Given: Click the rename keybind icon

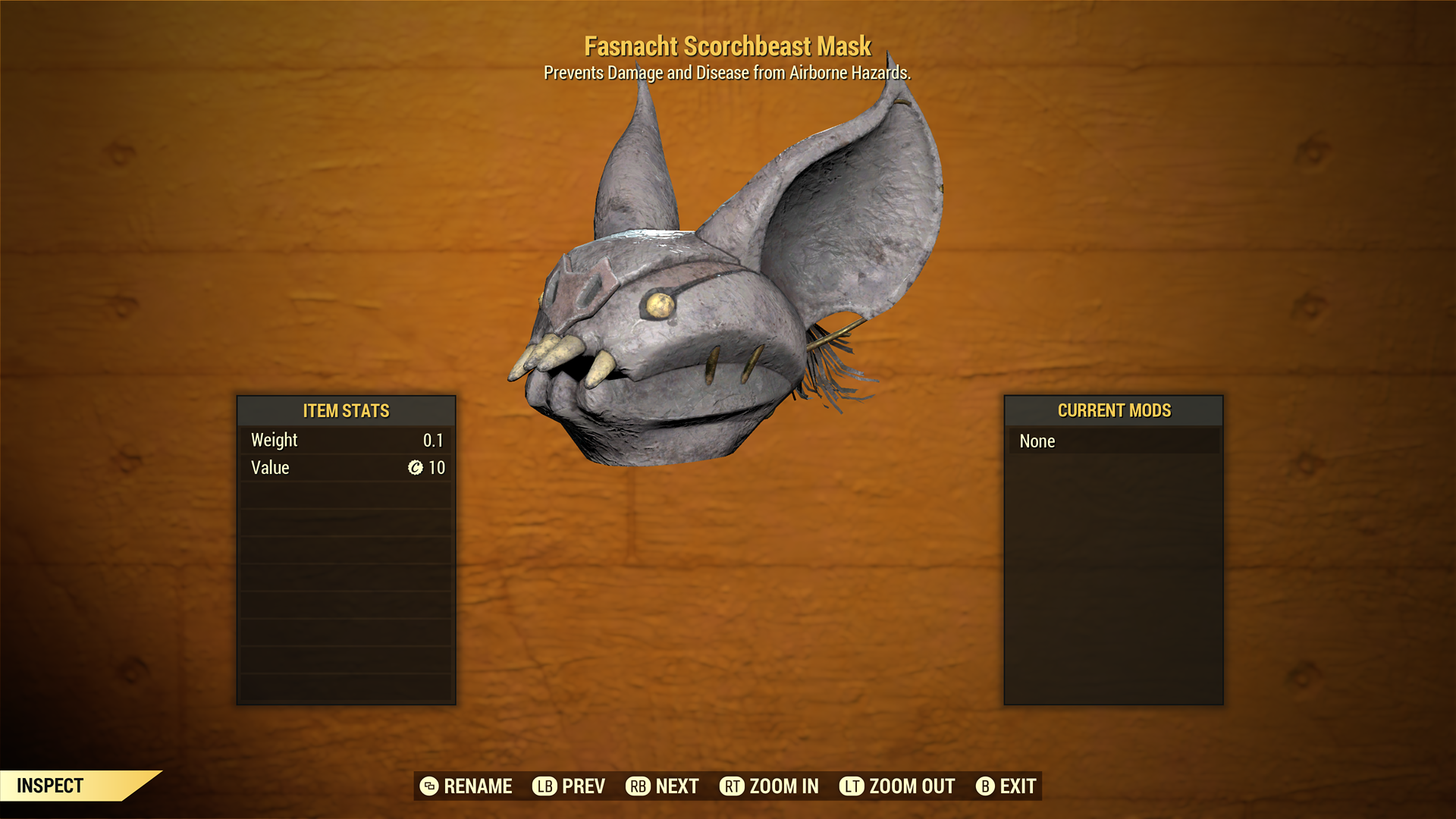Looking at the screenshot, I should pyautogui.click(x=430, y=786).
